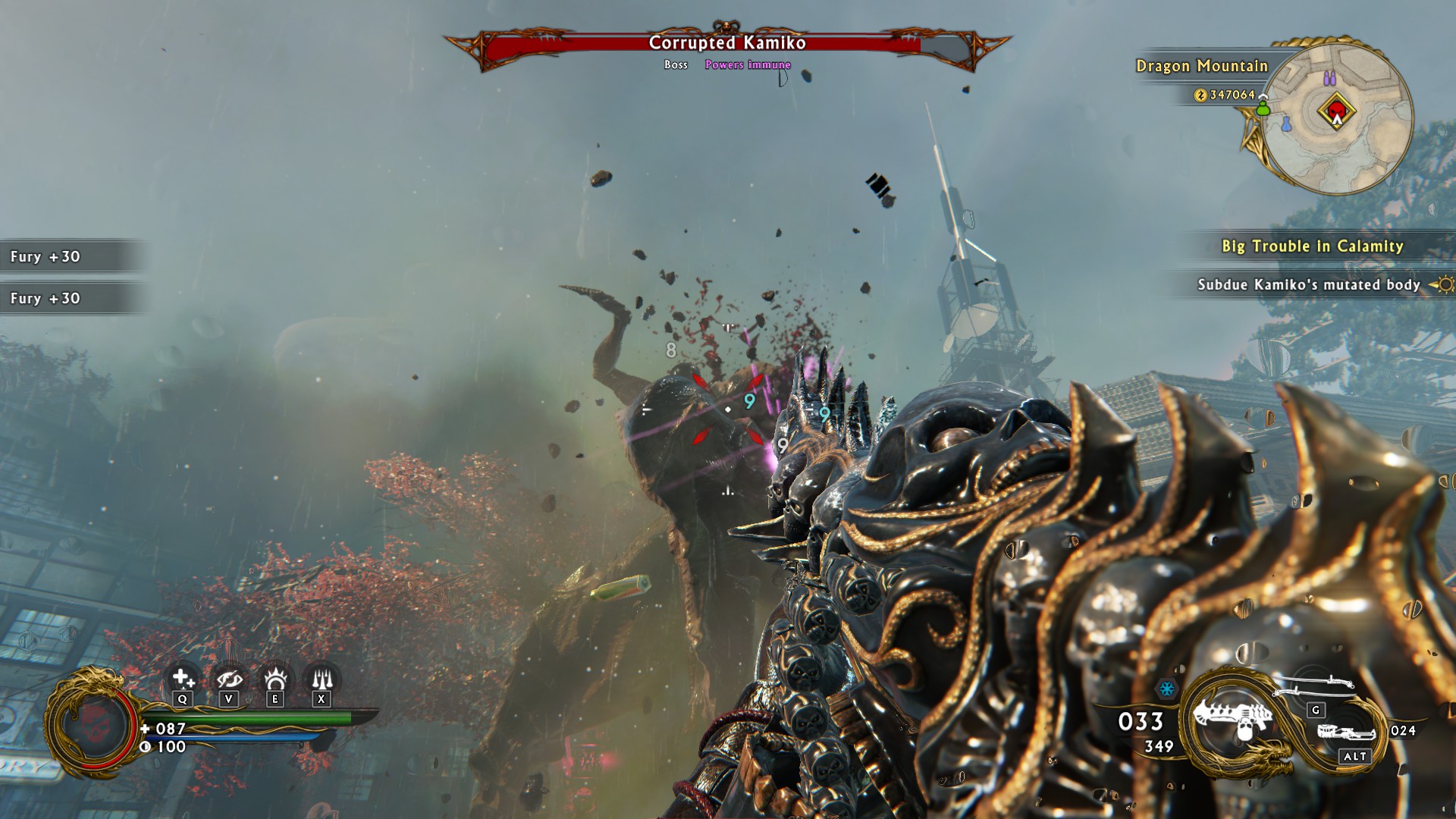Click the green bag marker on minimap

1263,108
